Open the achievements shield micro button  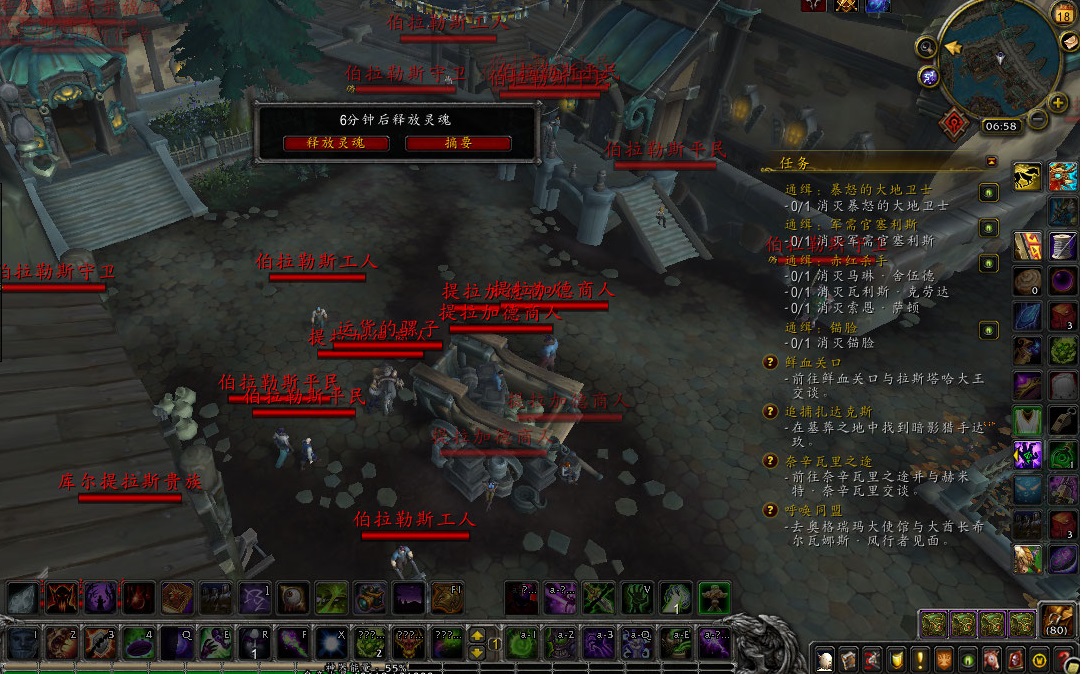pyautogui.click(x=895, y=660)
